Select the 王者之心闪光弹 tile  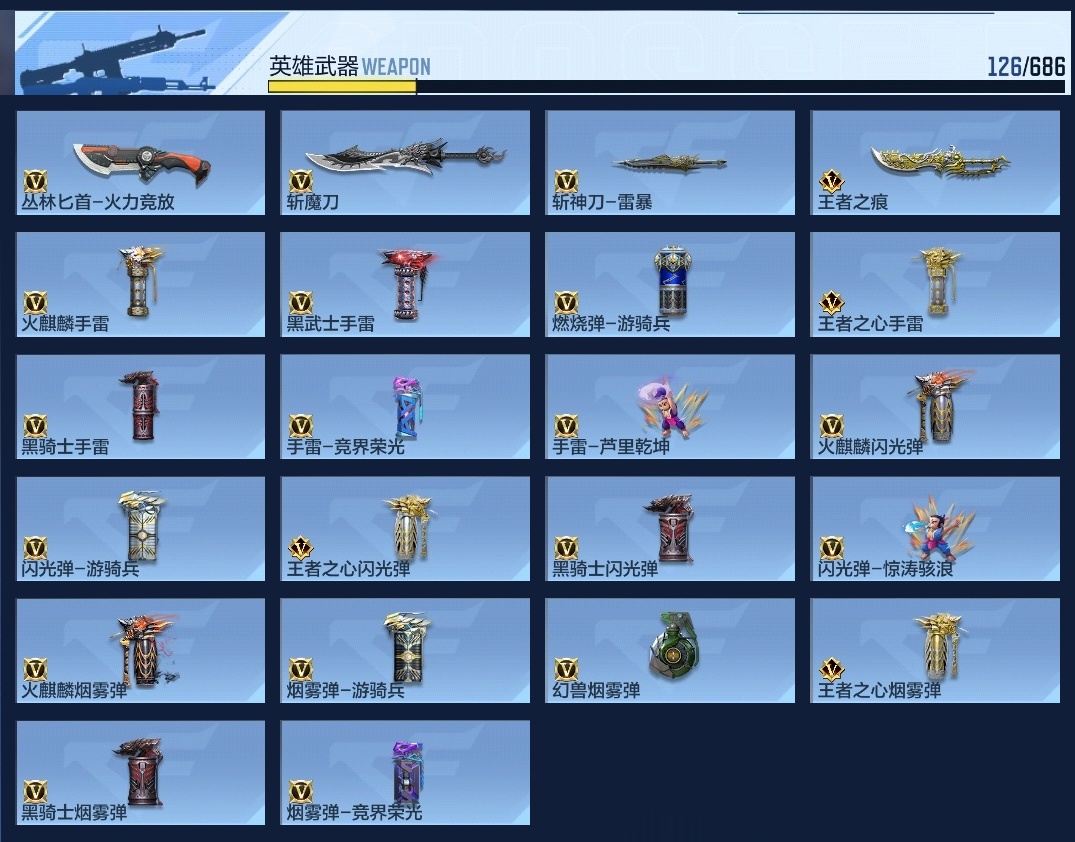(405, 528)
